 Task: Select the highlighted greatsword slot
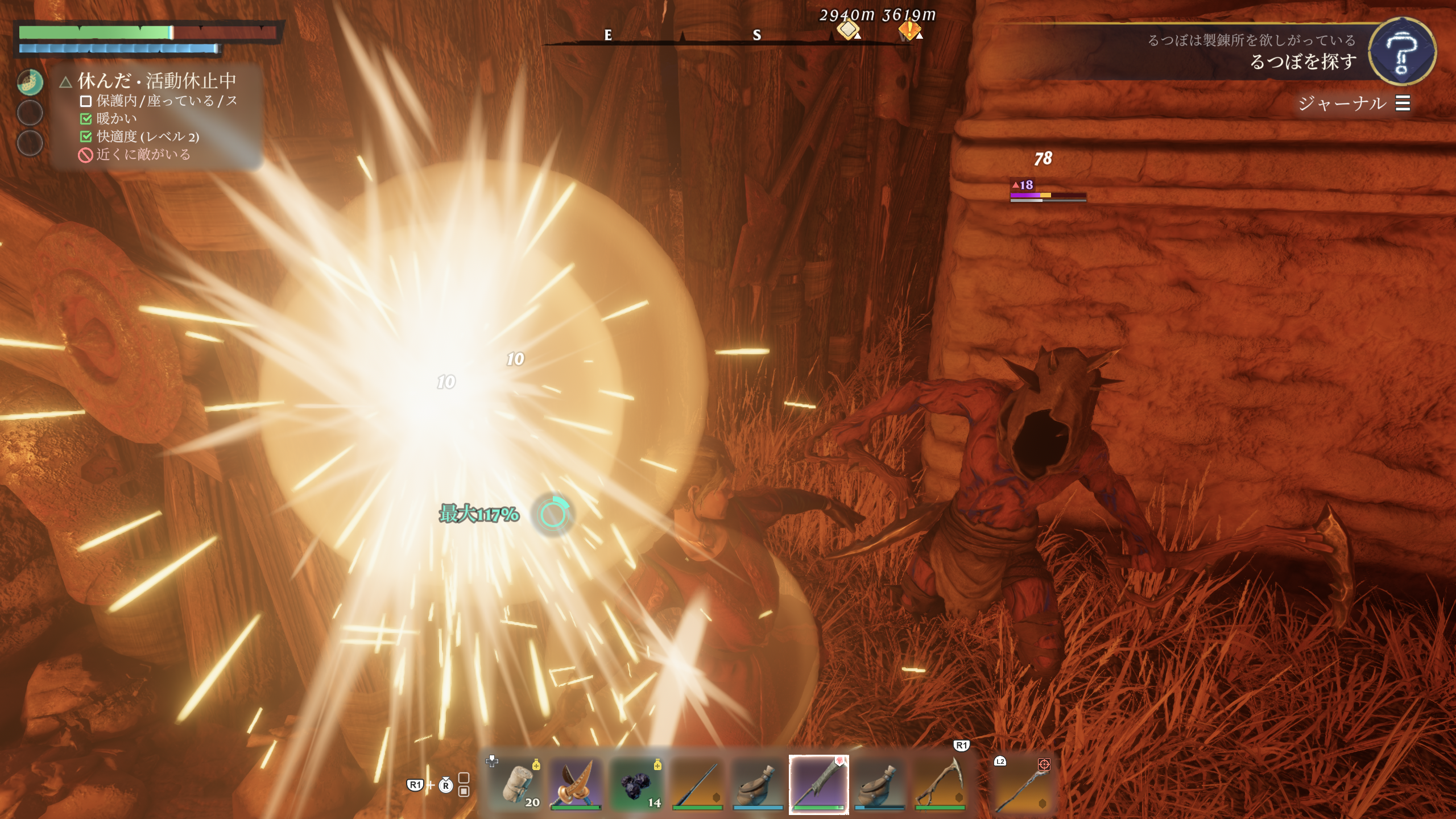pyautogui.click(x=818, y=784)
